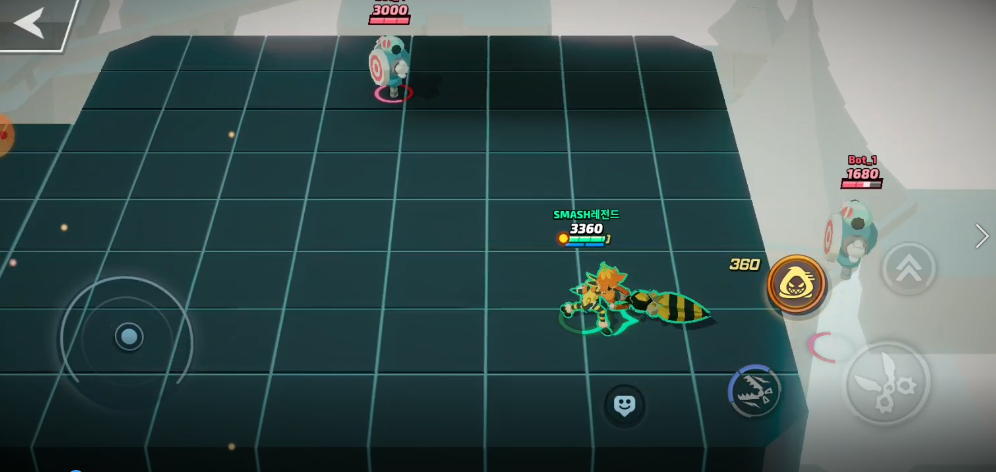
Task: Click the virtual movement joystick
Action: pos(128,336)
